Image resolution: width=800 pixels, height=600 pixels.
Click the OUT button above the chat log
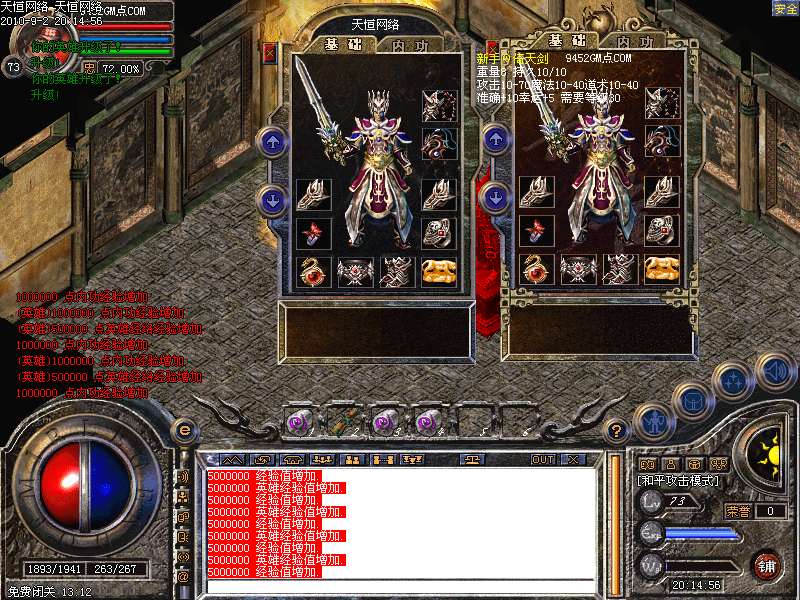click(542, 460)
